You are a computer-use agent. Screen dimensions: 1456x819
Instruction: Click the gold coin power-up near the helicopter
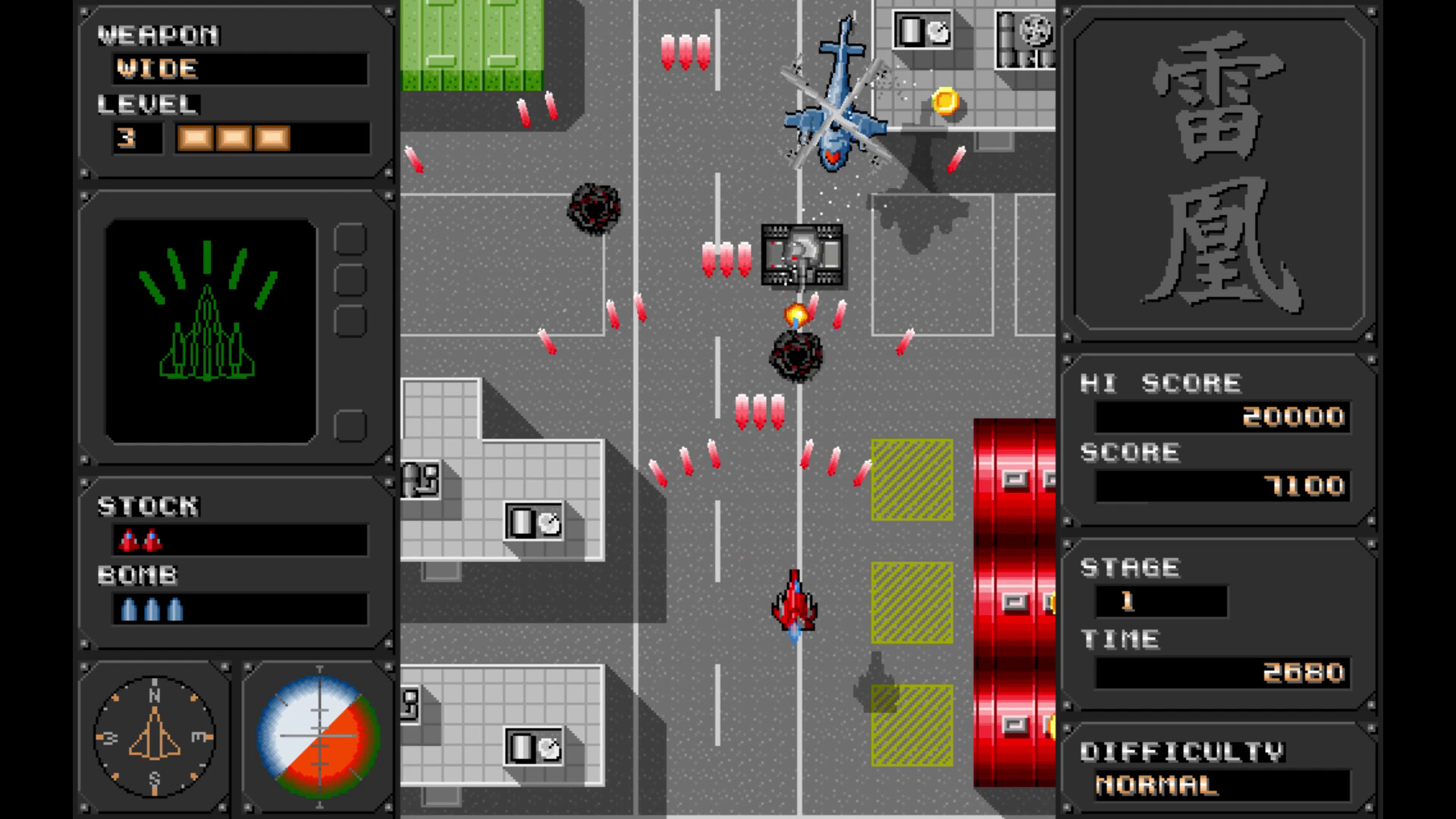point(944,100)
